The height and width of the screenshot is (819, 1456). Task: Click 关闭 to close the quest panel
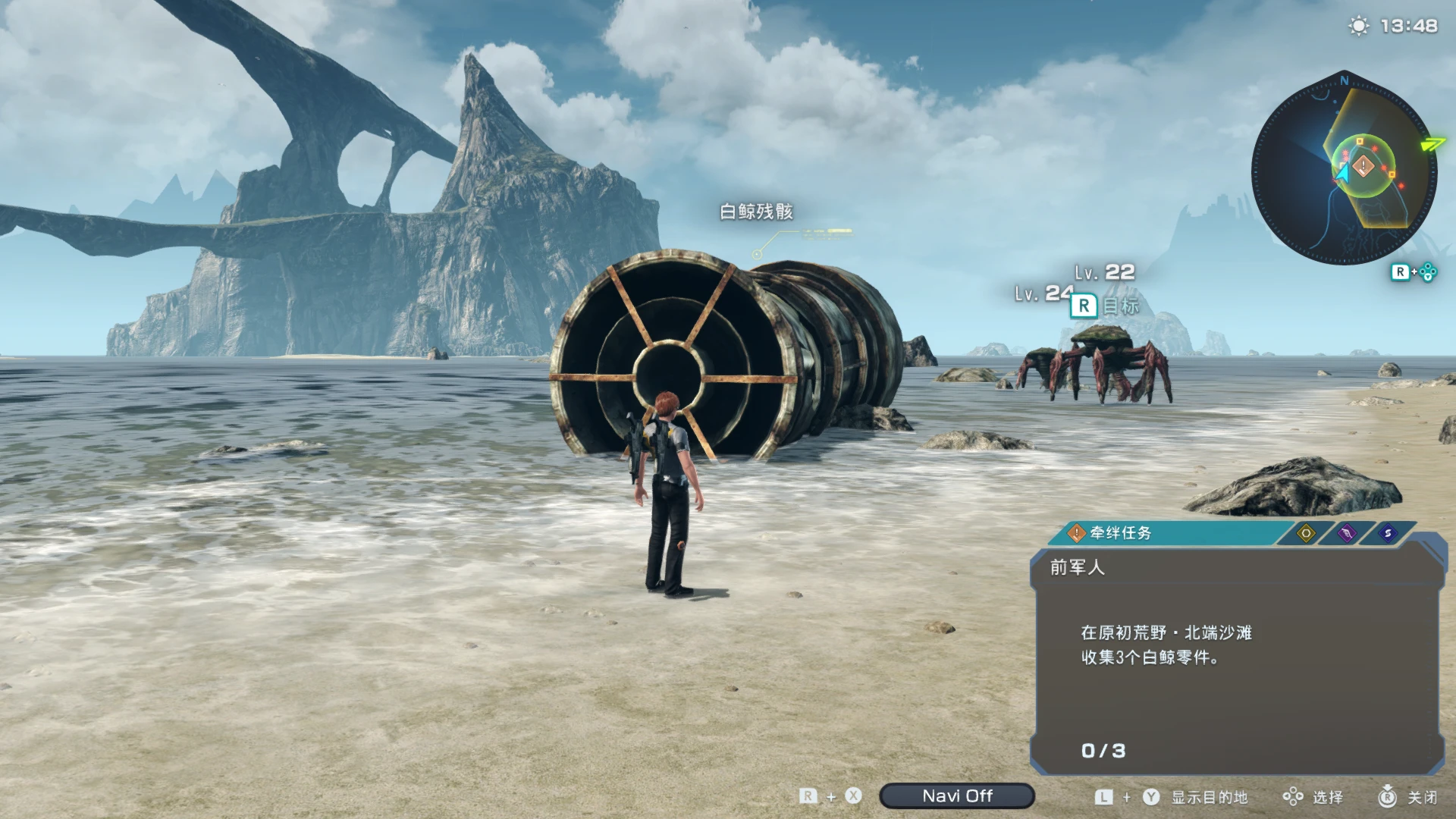[1424, 797]
